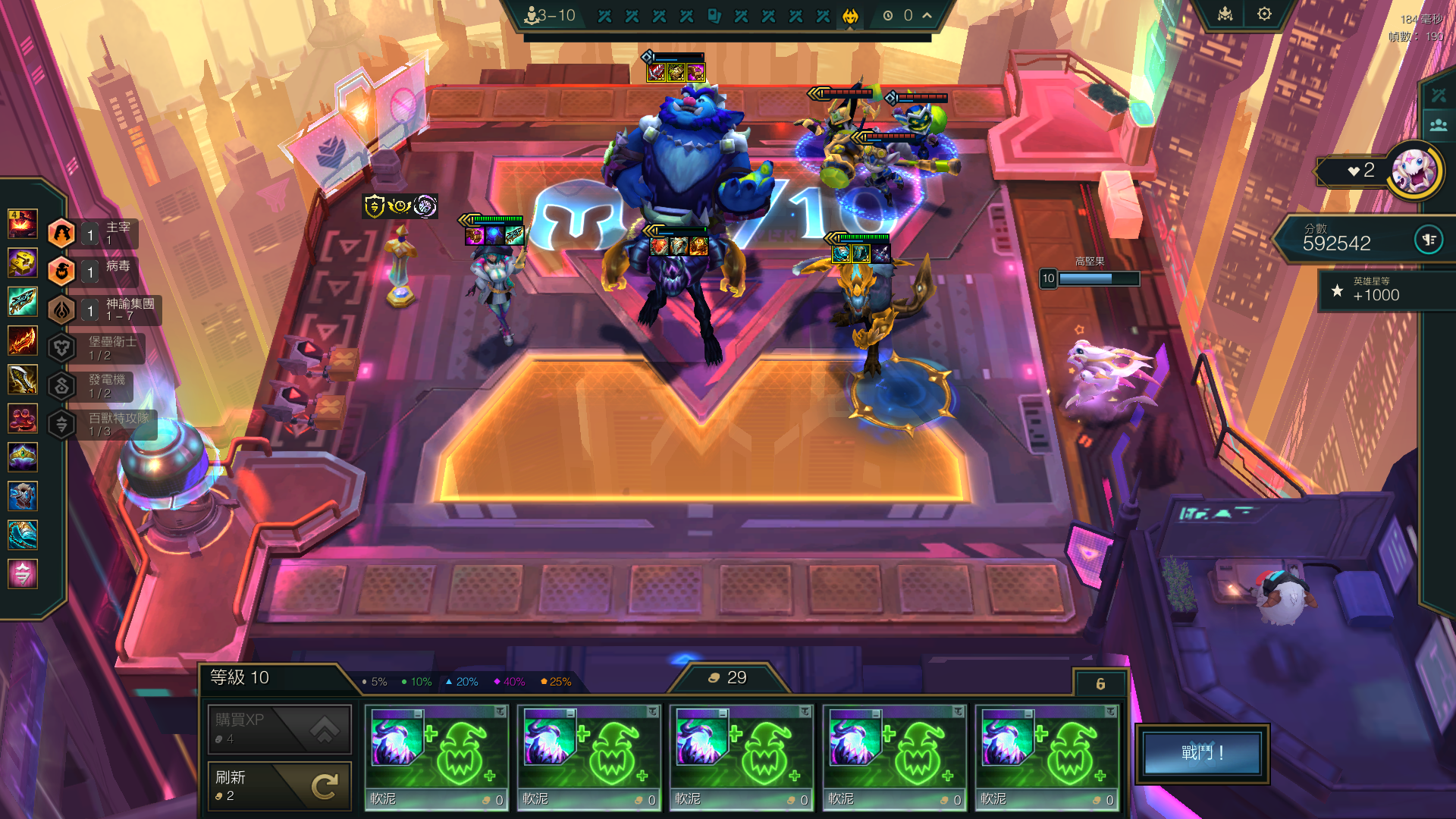Switch to the players list side tab
The width and height of the screenshot is (1456, 819).
point(1439,125)
